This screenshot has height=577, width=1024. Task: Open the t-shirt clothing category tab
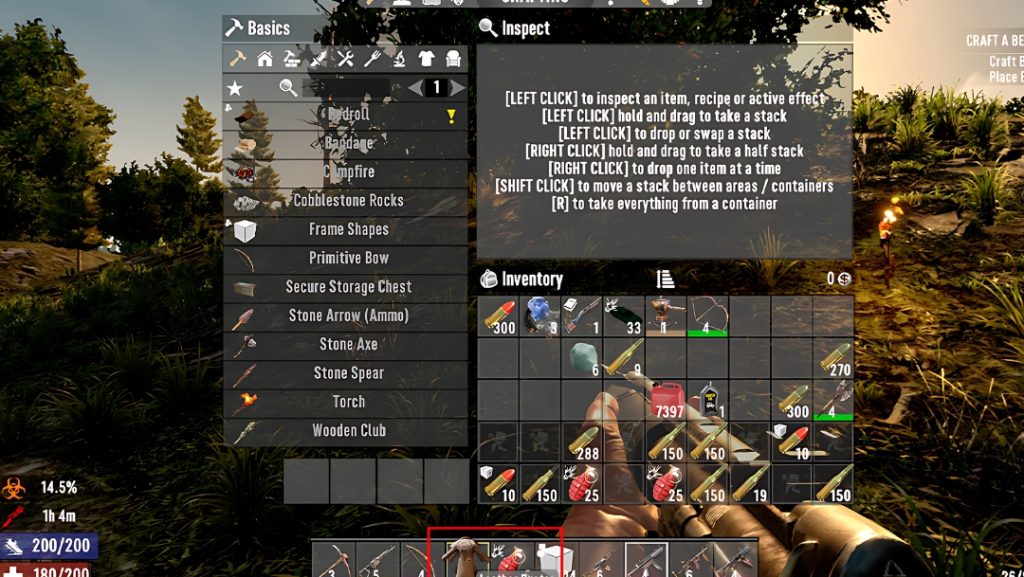pyautogui.click(x=426, y=59)
